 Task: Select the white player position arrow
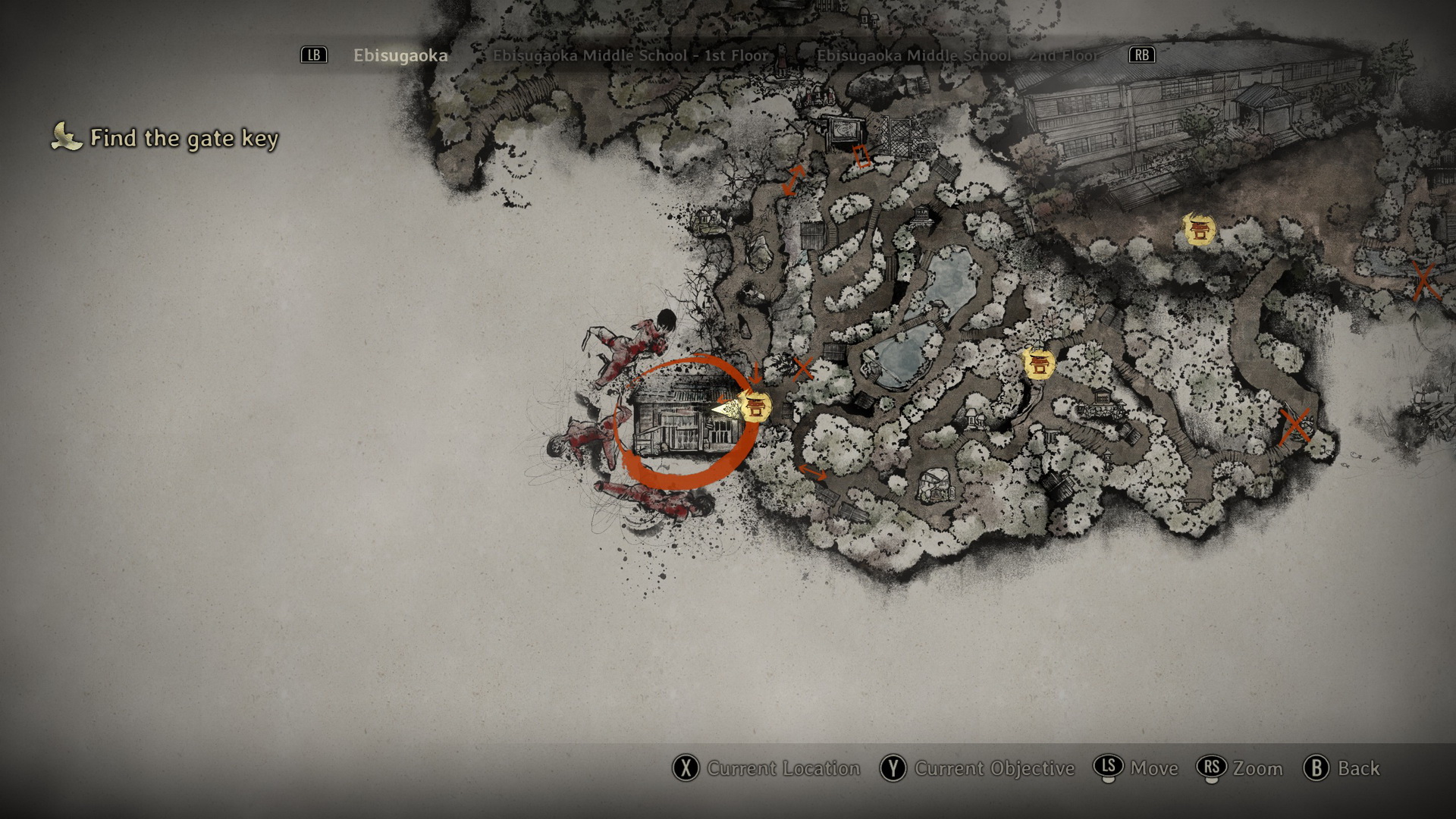(x=726, y=410)
